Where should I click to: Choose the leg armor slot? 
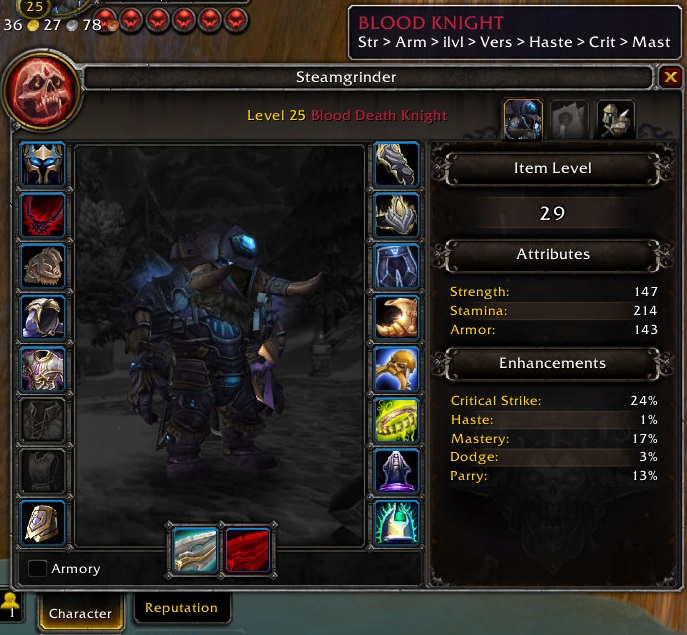[396, 267]
